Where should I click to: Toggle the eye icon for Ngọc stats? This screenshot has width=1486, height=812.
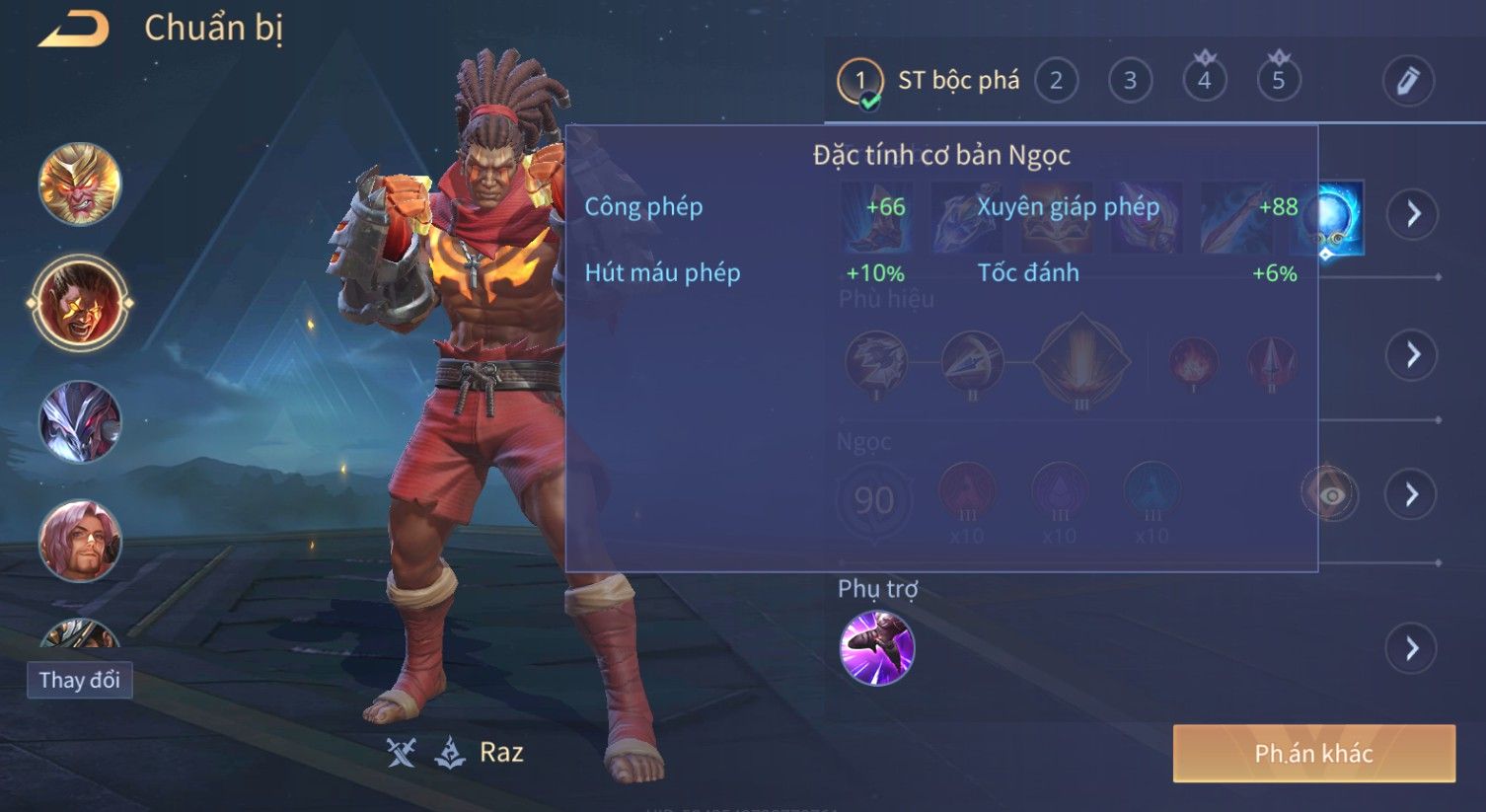click(1330, 494)
